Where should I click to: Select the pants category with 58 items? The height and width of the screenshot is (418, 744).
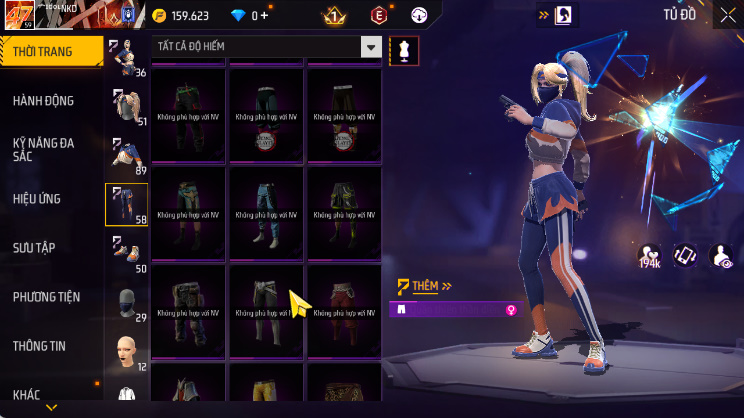coord(127,205)
